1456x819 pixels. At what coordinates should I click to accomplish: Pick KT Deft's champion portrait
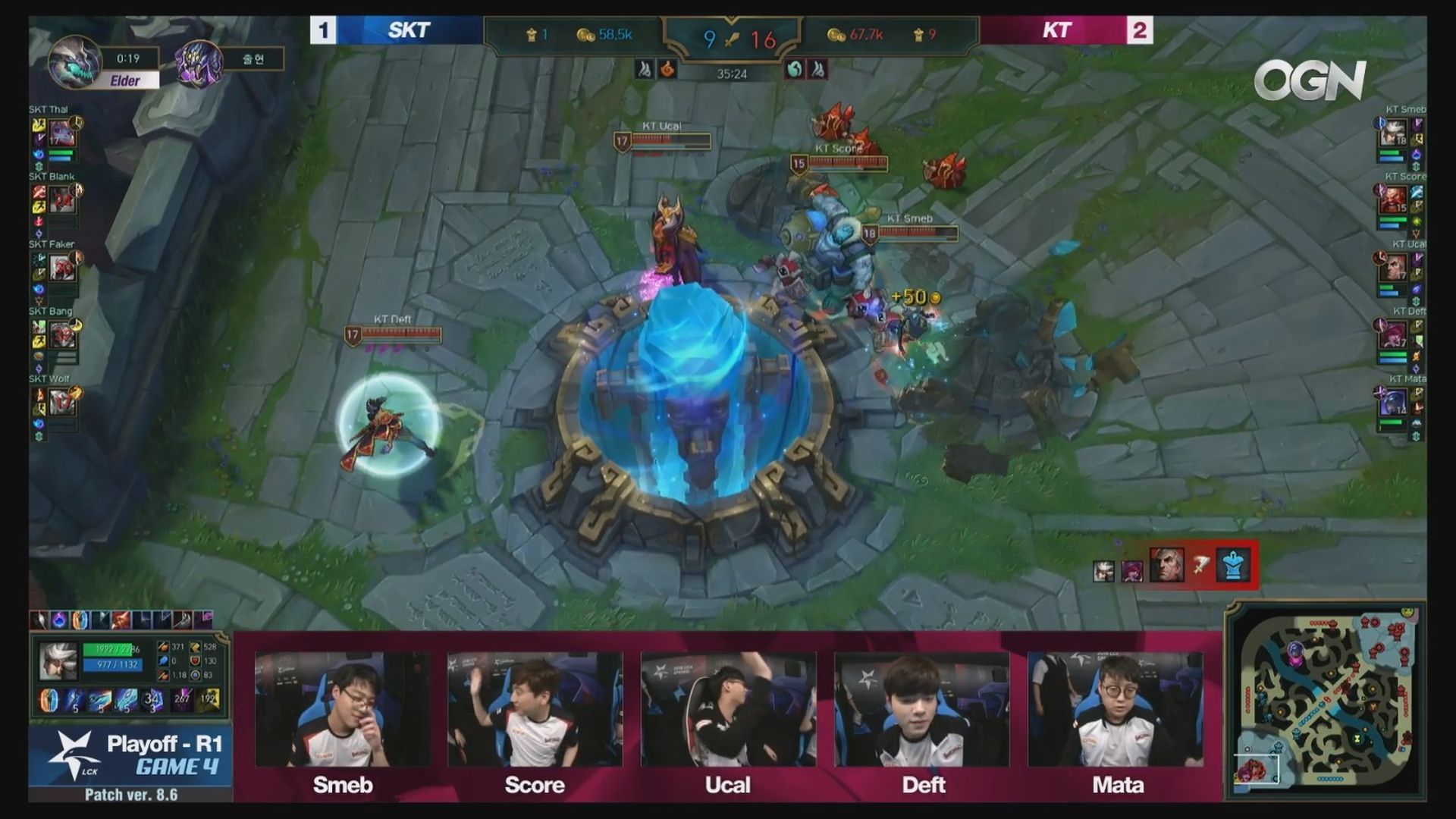(1394, 334)
